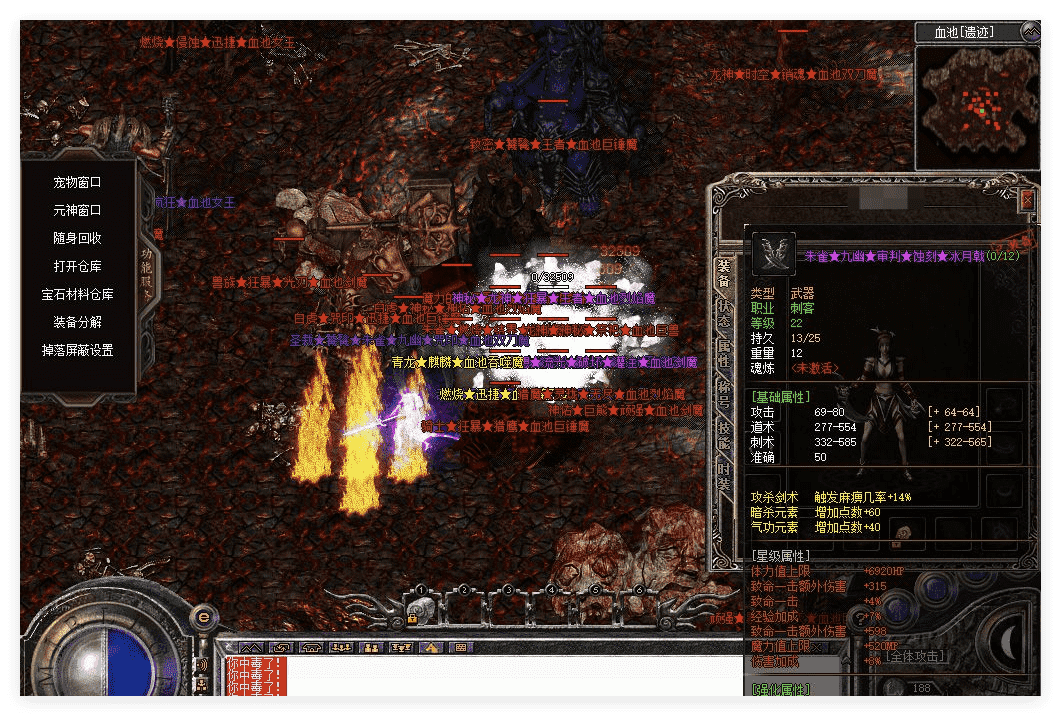This screenshot has height=716, width=1061.
Task: Select the twin-blade weapon icon
Action: click(773, 254)
